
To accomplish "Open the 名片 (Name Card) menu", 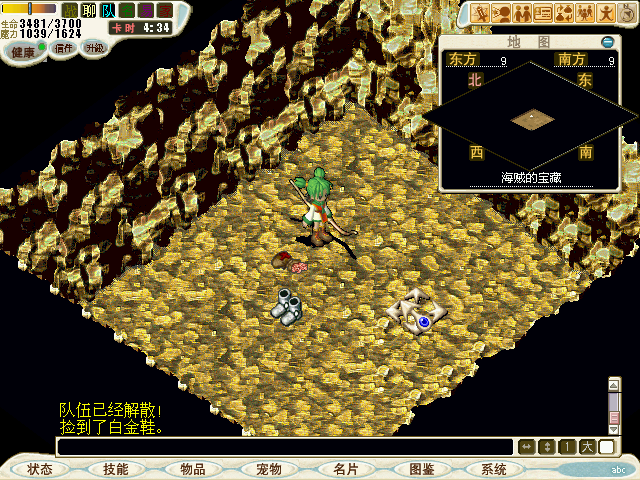I will [x=345, y=469].
